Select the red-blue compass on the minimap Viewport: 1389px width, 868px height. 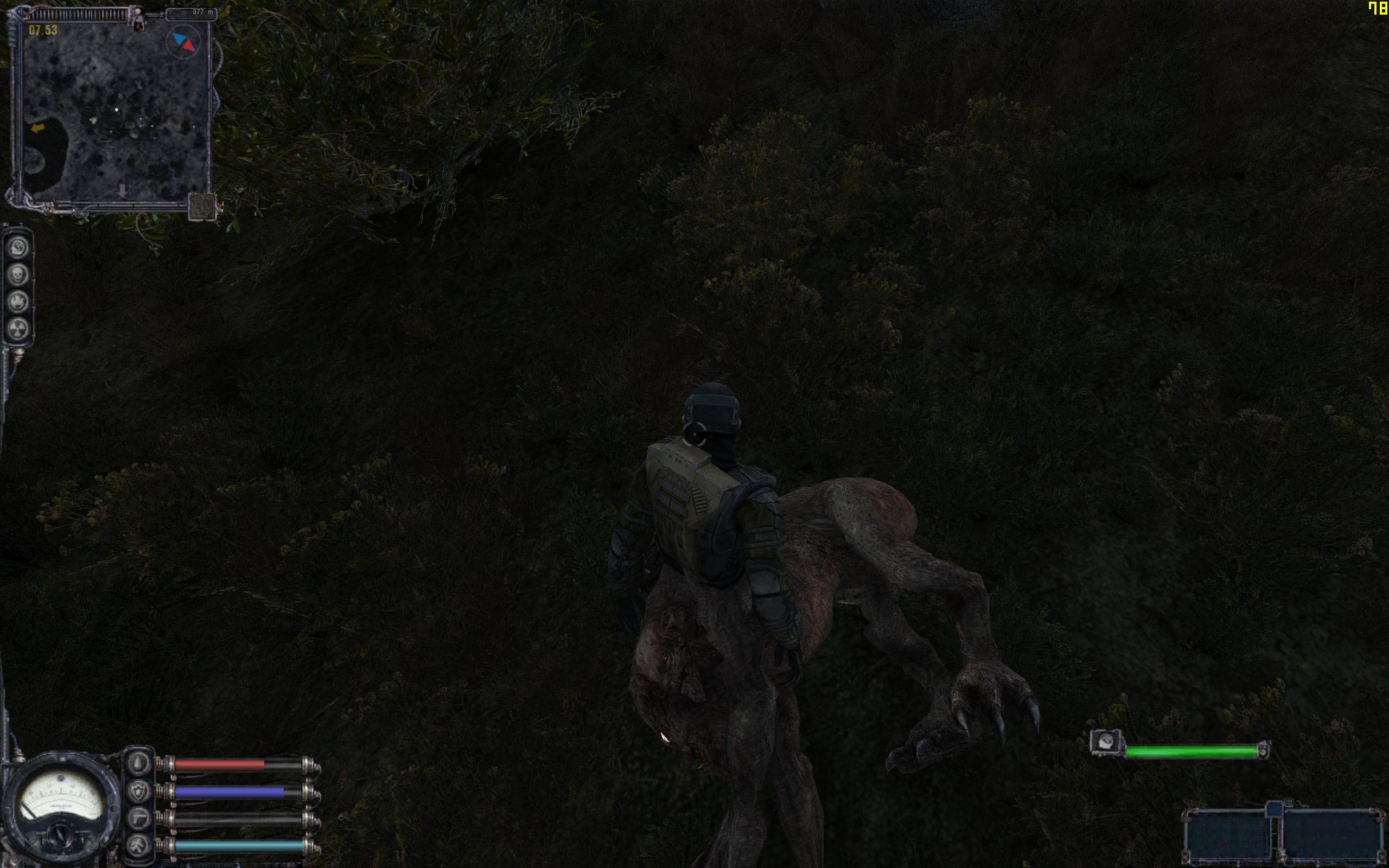pyautogui.click(x=184, y=42)
